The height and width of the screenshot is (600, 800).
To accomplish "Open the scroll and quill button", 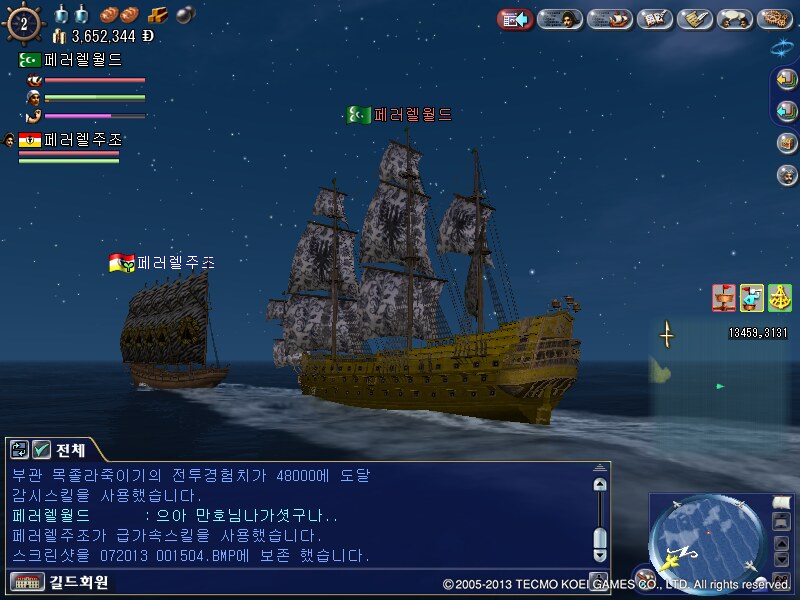I will tap(694, 19).
